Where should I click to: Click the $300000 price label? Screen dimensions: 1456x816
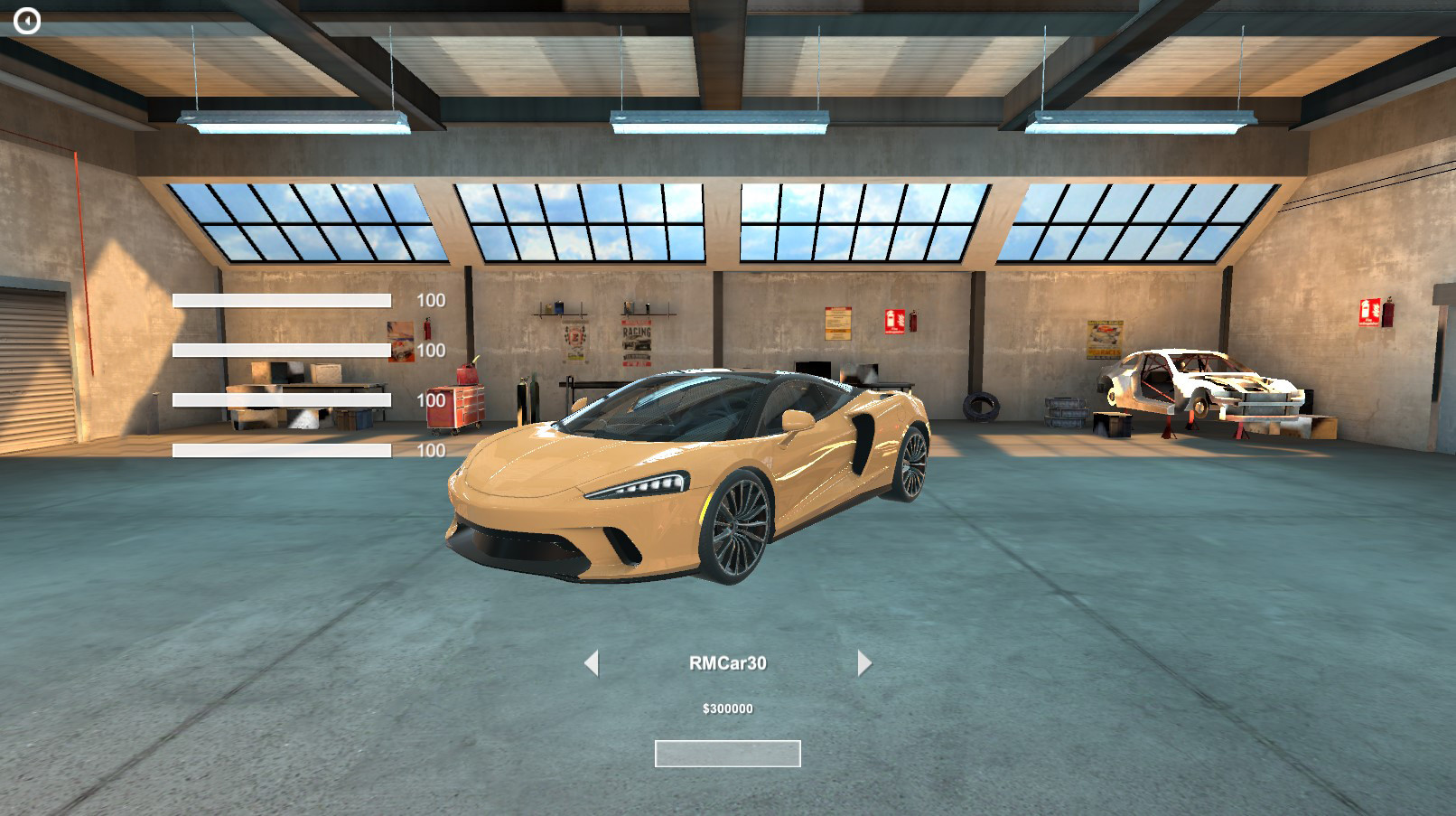pyautogui.click(x=728, y=708)
